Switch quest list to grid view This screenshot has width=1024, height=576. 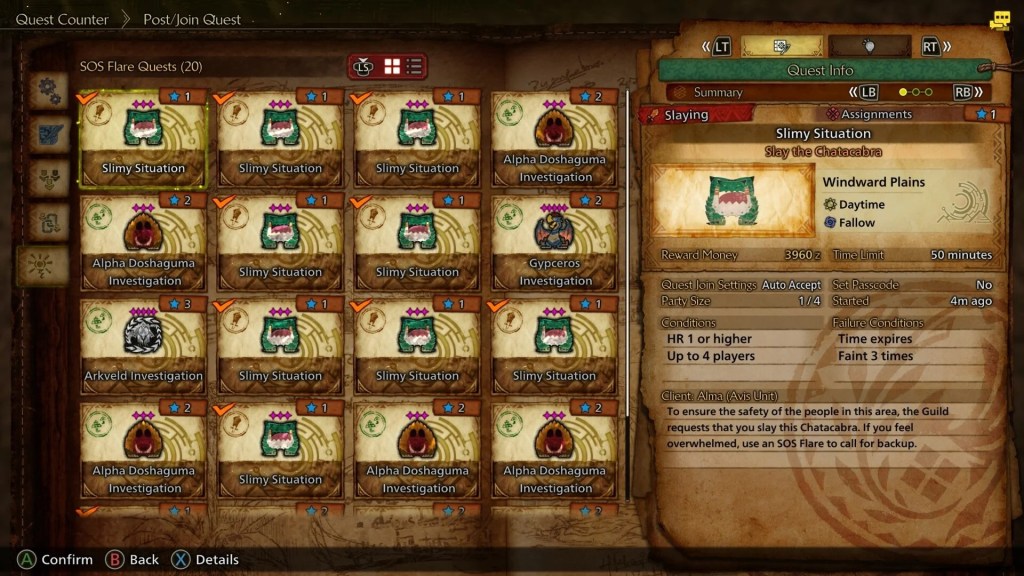(x=392, y=66)
